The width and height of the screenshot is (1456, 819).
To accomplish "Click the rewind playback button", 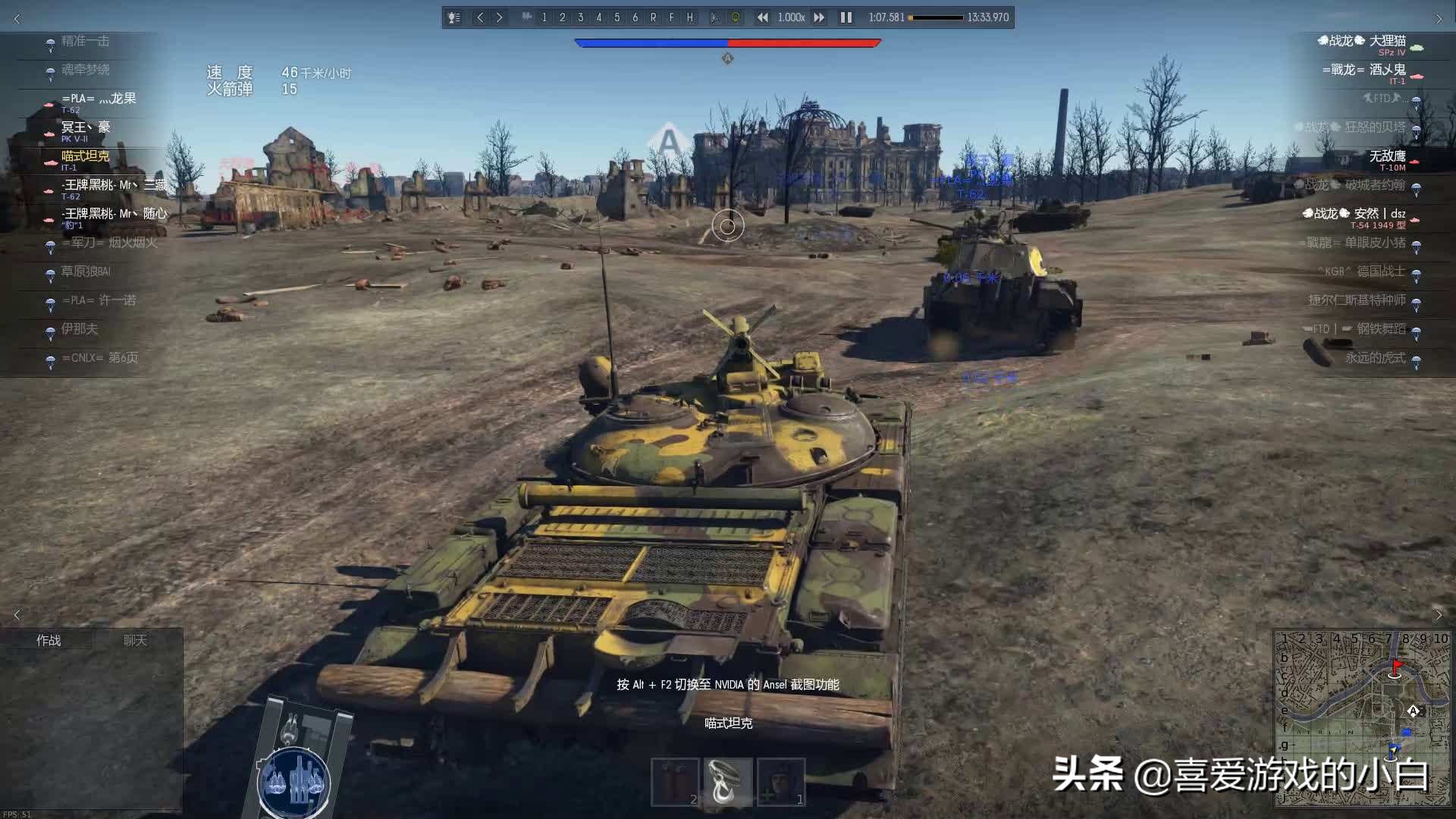I will 762,17.
